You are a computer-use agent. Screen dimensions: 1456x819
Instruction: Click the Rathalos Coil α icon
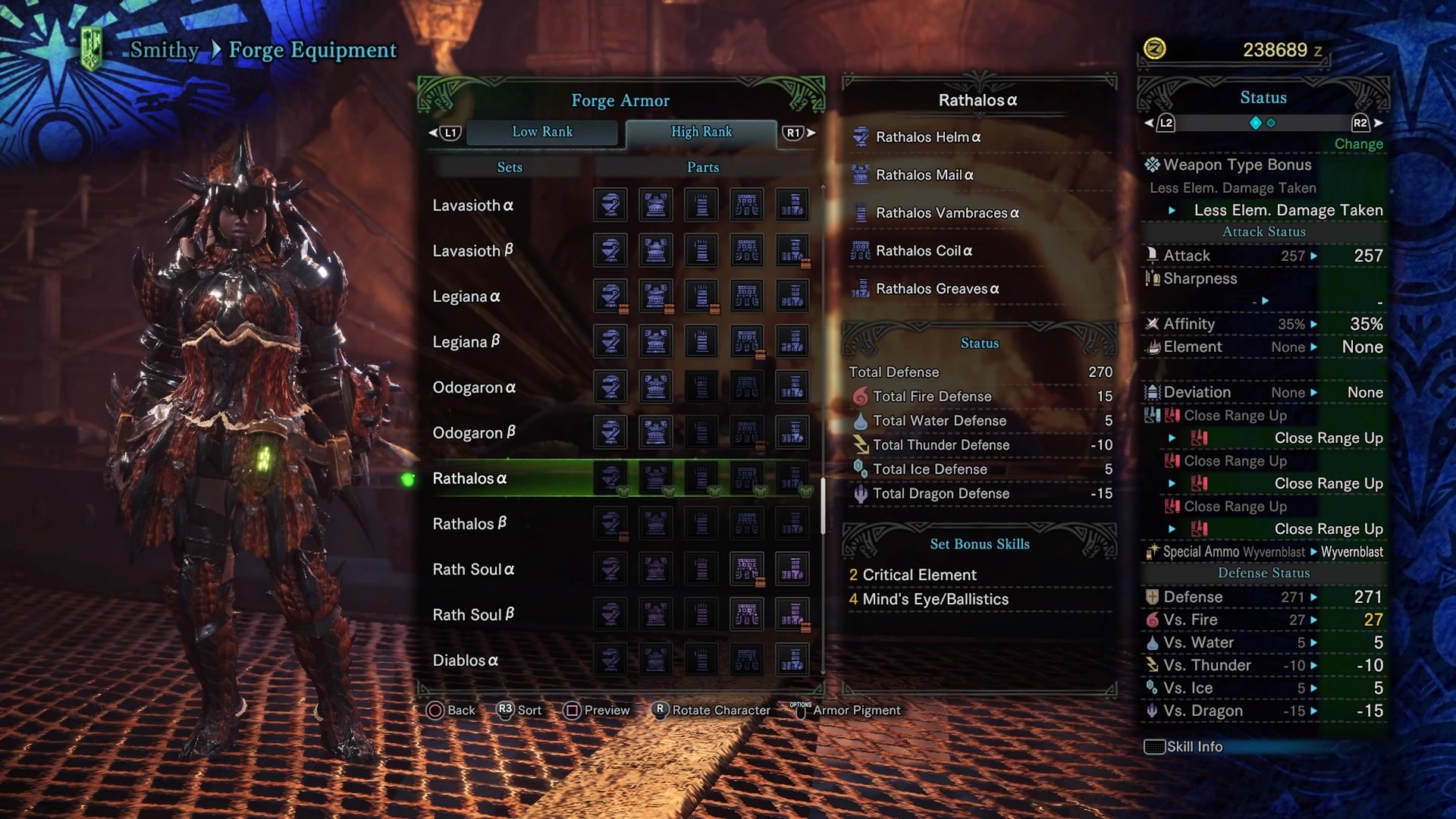coord(861,251)
